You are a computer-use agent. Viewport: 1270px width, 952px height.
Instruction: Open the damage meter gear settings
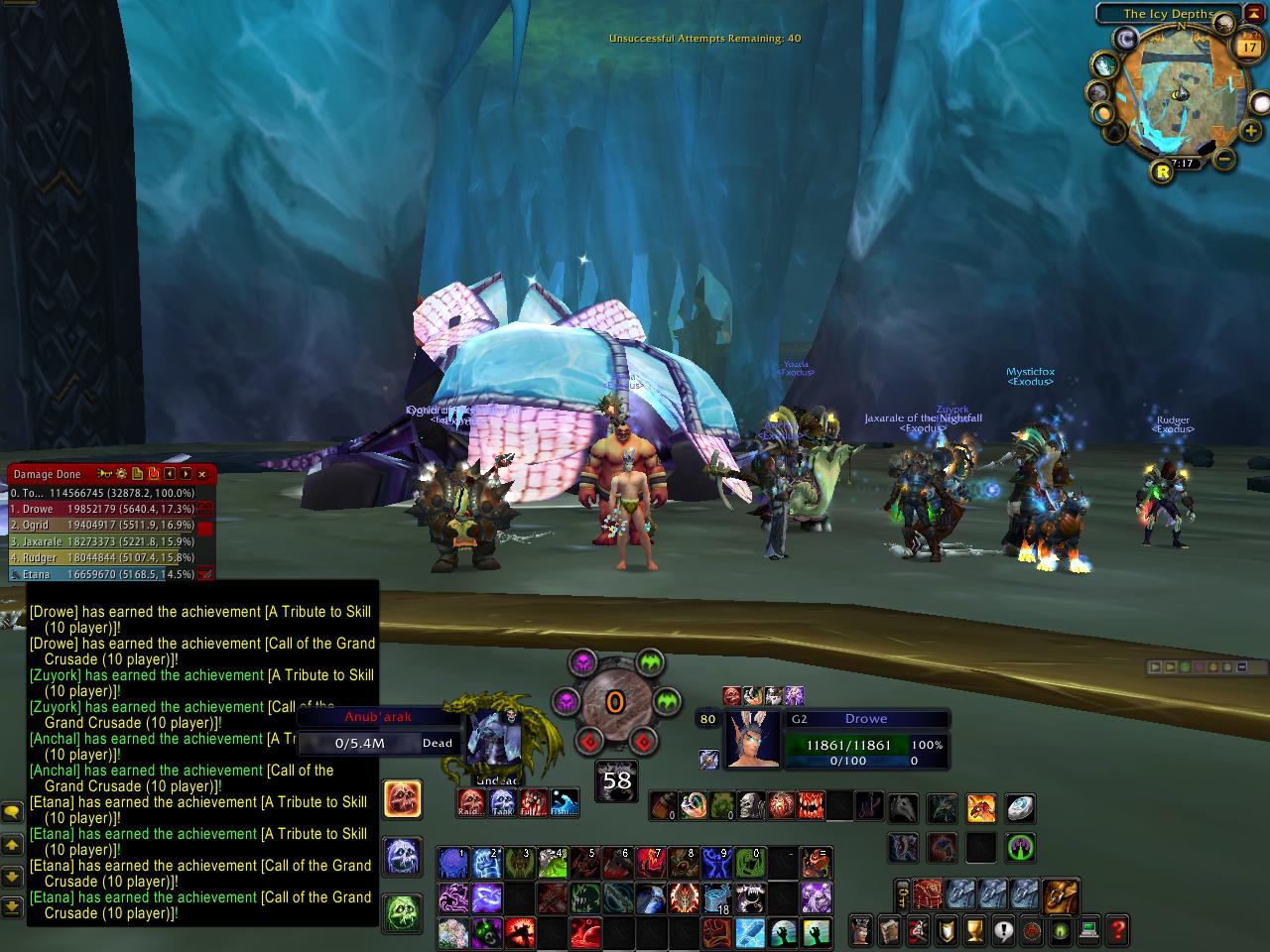(x=121, y=474)
